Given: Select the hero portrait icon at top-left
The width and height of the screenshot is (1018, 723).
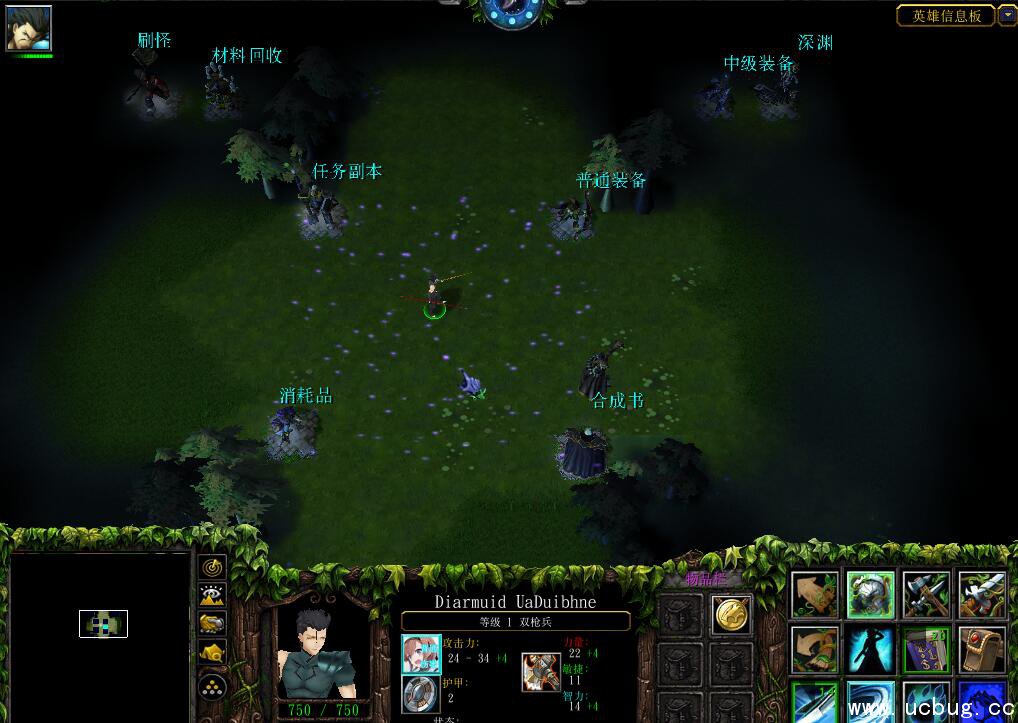Looking at the screenshot, I should tap(28, 28).
